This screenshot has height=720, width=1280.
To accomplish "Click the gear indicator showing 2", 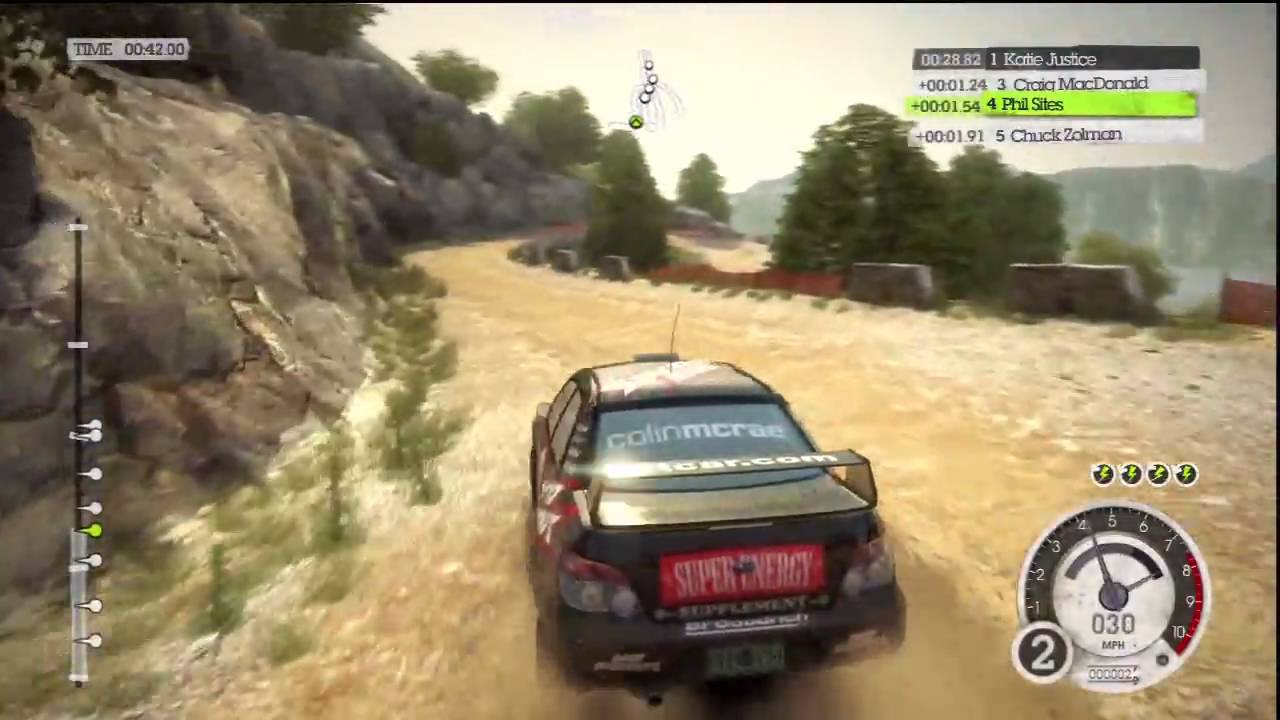I will click(x=1042, y=652).
